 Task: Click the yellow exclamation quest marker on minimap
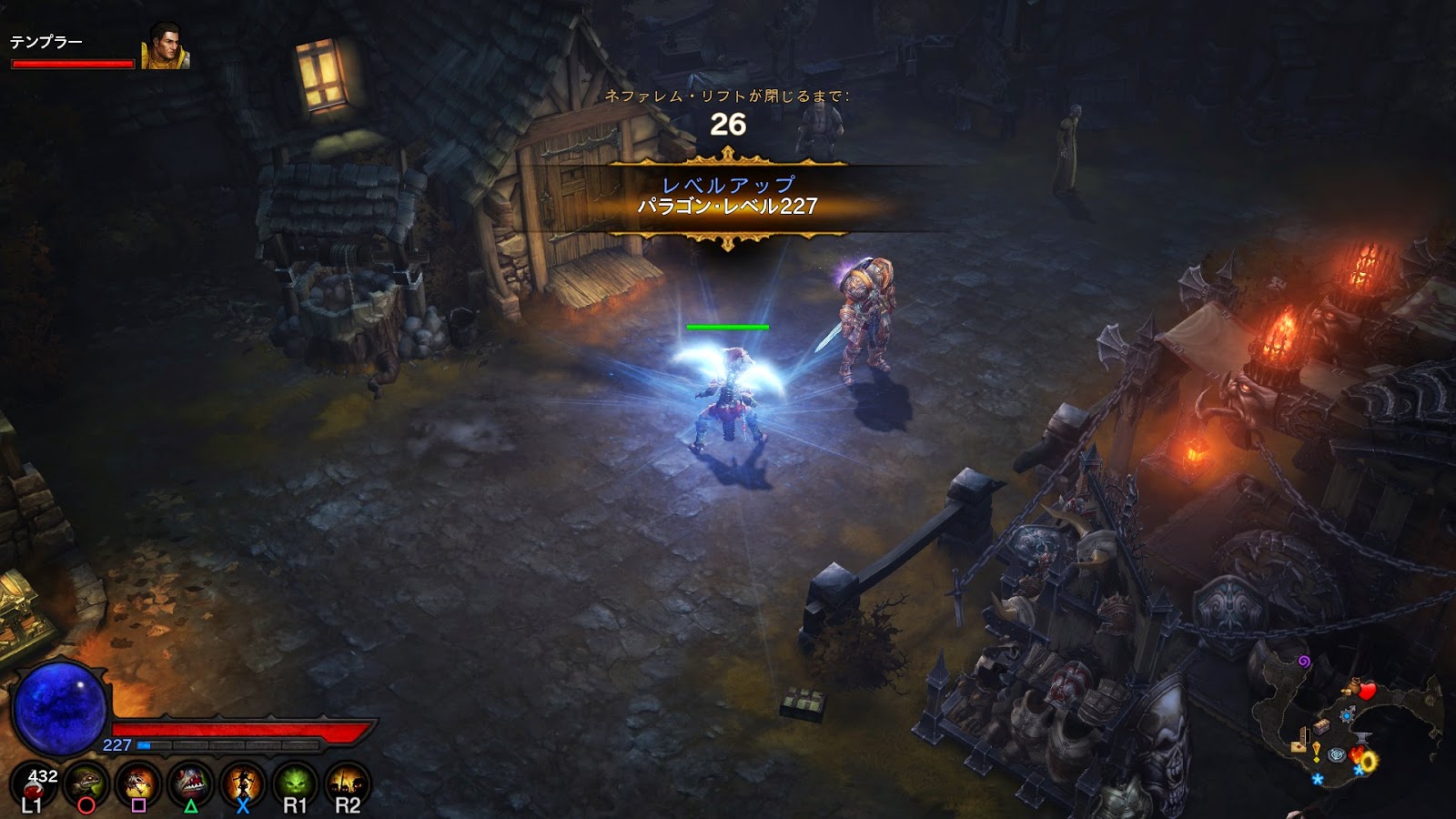[1317, 752]
